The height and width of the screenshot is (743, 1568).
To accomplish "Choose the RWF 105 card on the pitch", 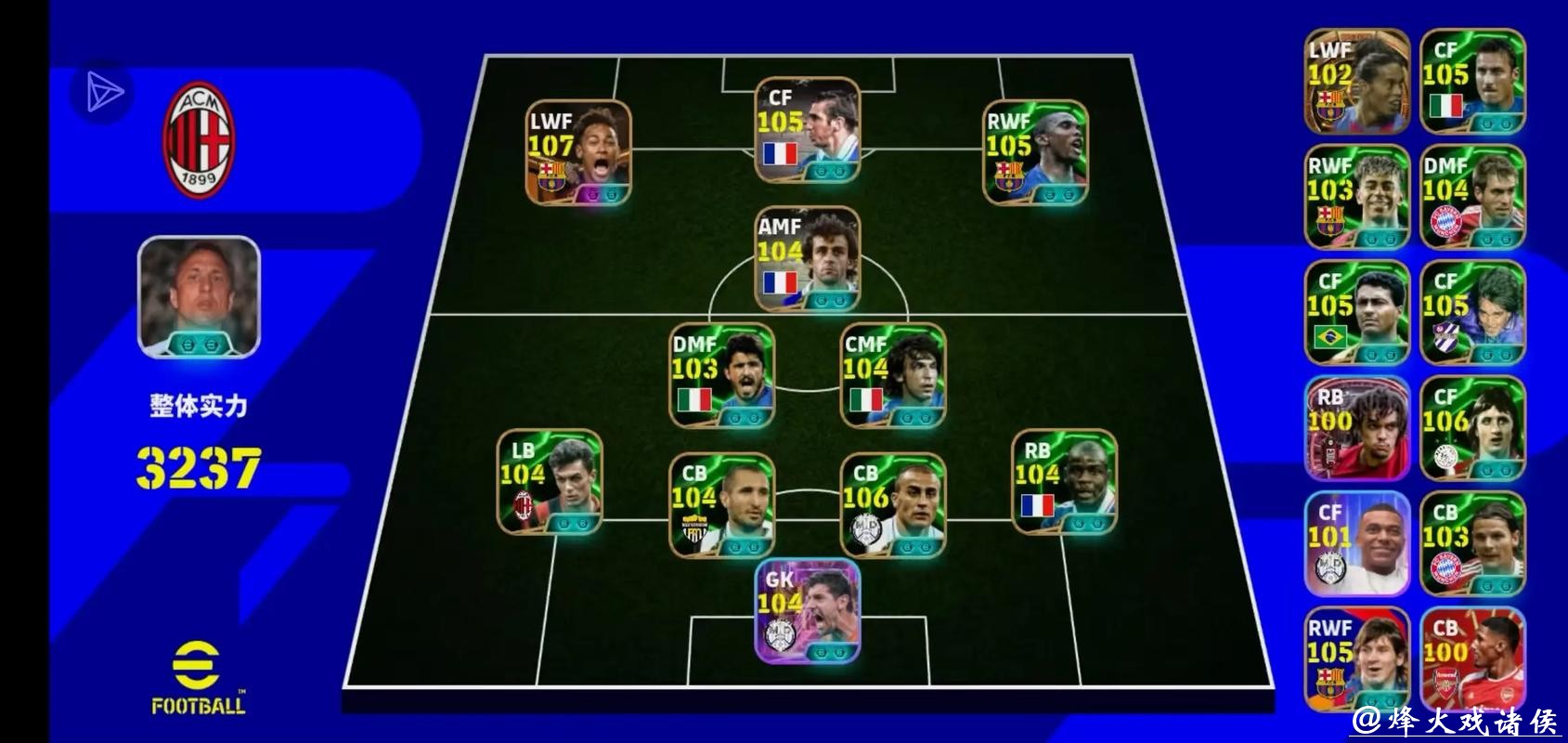I will [1035, 152].
